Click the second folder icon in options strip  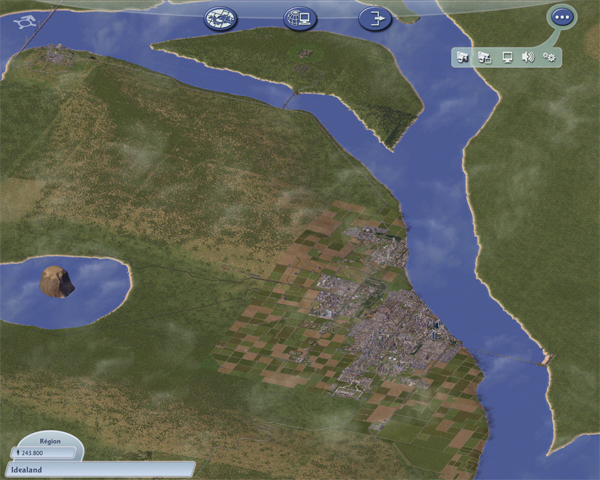tap(485, 57)
